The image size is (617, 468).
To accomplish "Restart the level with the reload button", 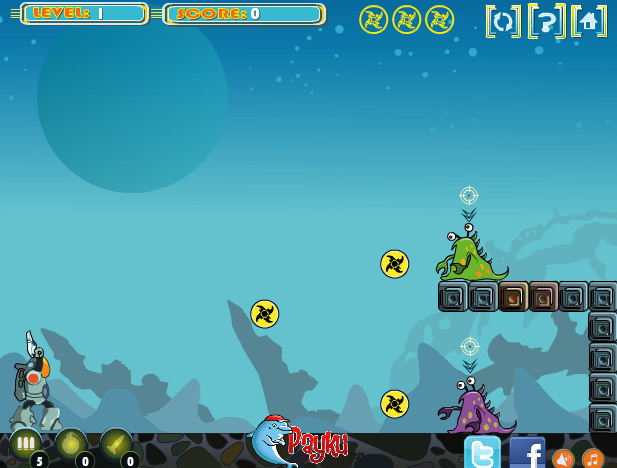I will [x=503, y=21].
